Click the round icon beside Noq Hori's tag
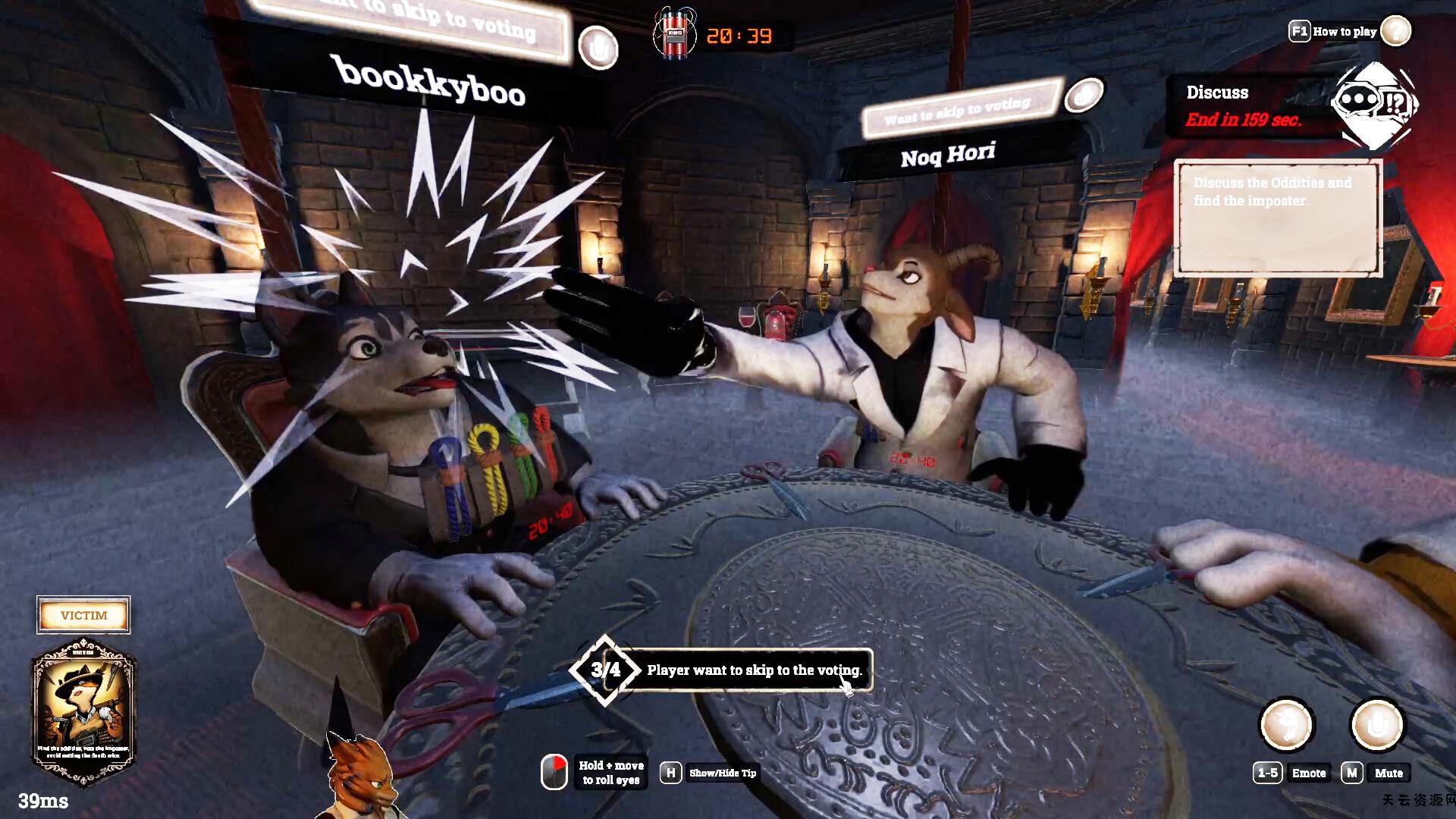1456x819 pixels. pyautogui.click(x=1084, y=94)
